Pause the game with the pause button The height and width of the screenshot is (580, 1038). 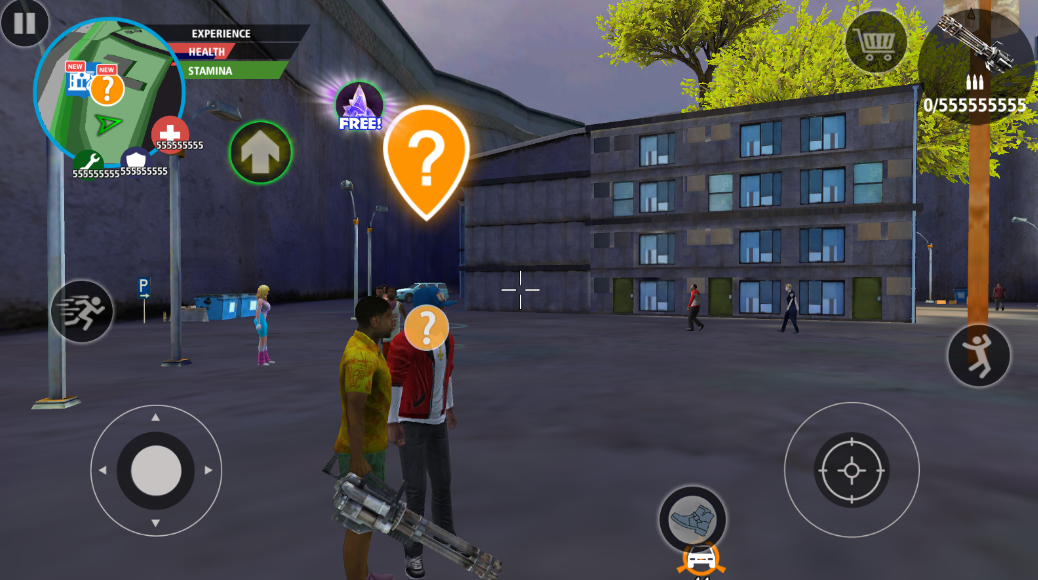click(x=24, y=22)
